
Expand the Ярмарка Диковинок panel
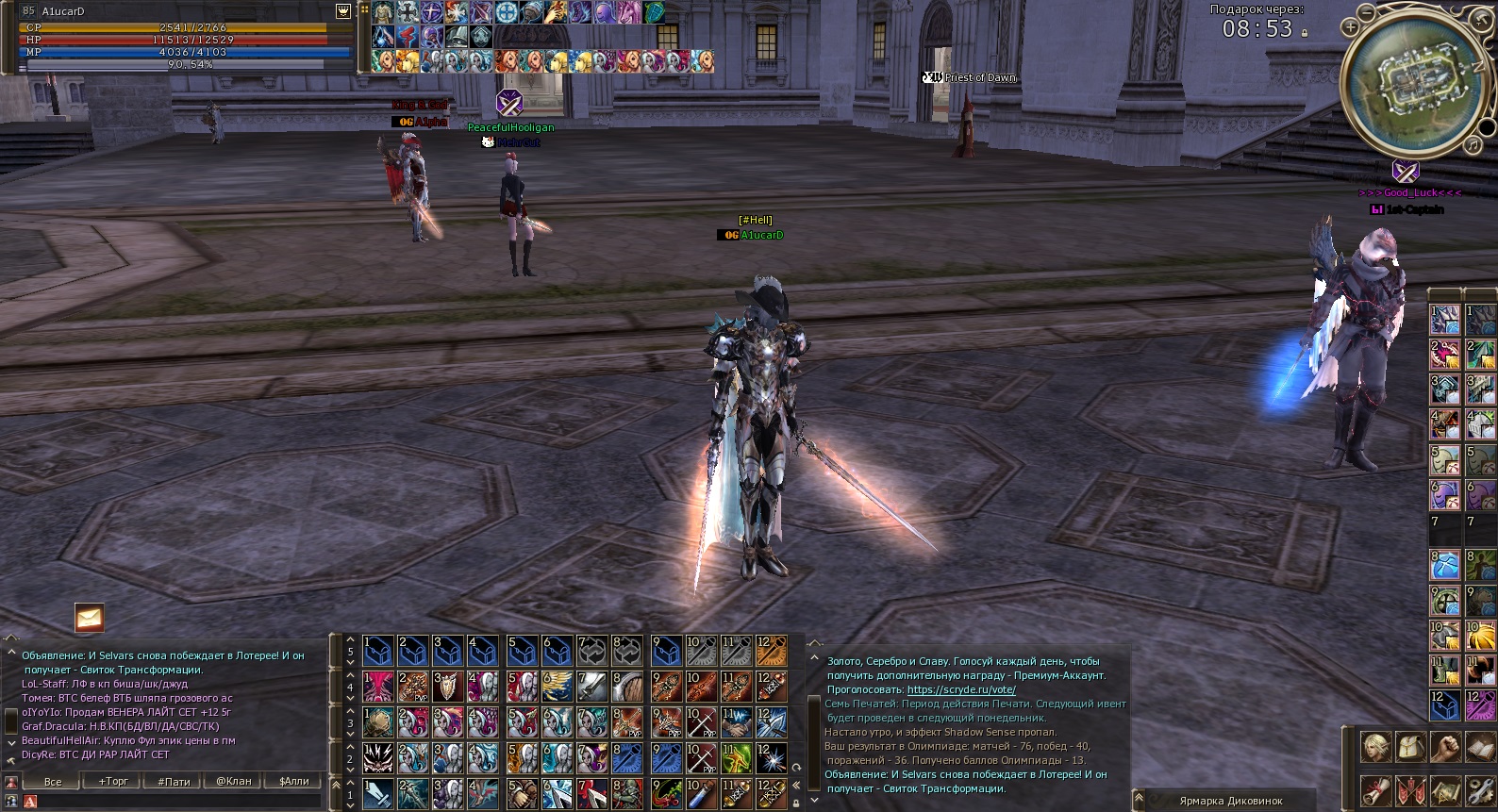[x=1230, y=801]
